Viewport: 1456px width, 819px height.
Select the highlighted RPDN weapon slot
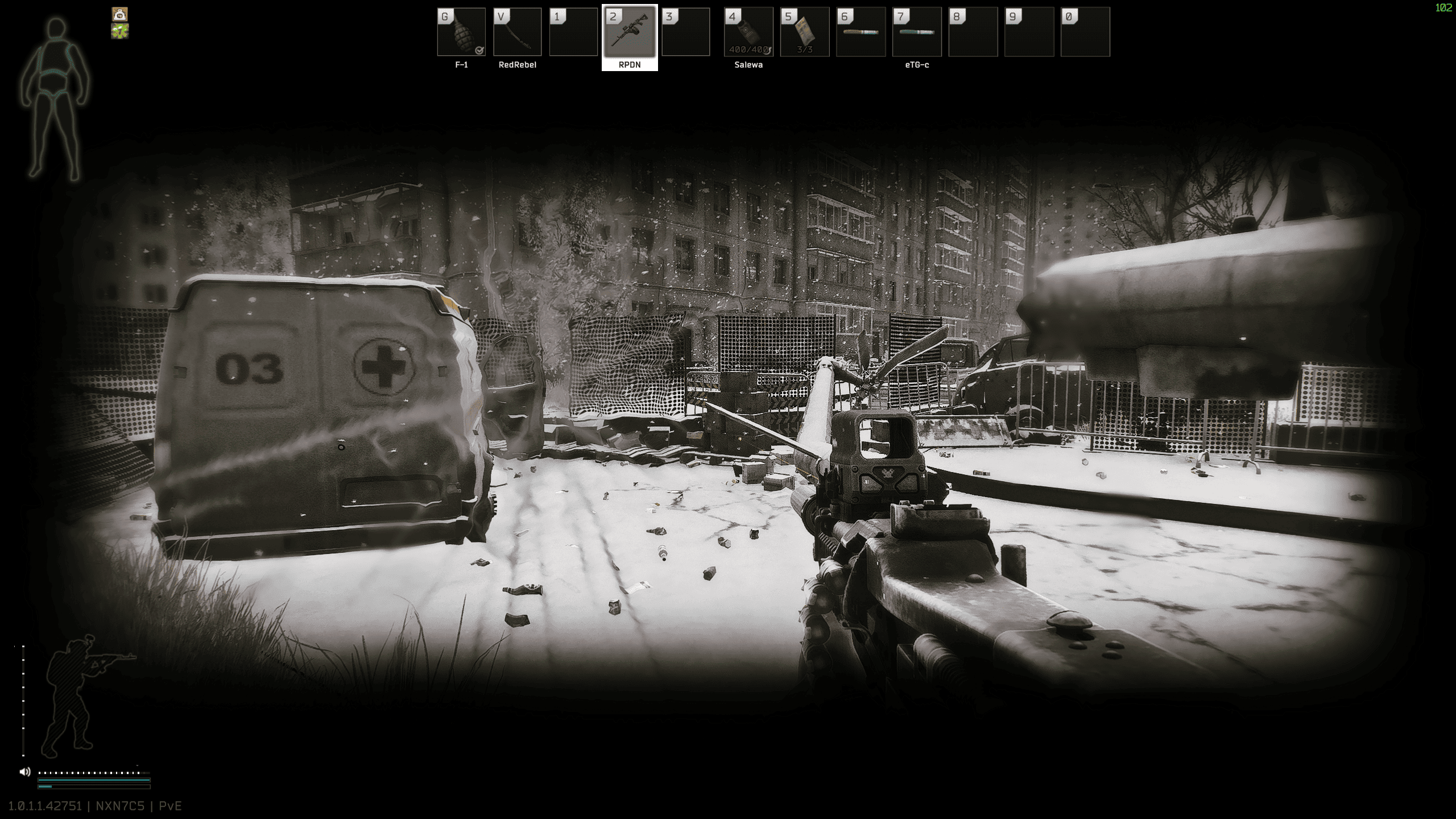click(630, 32)
